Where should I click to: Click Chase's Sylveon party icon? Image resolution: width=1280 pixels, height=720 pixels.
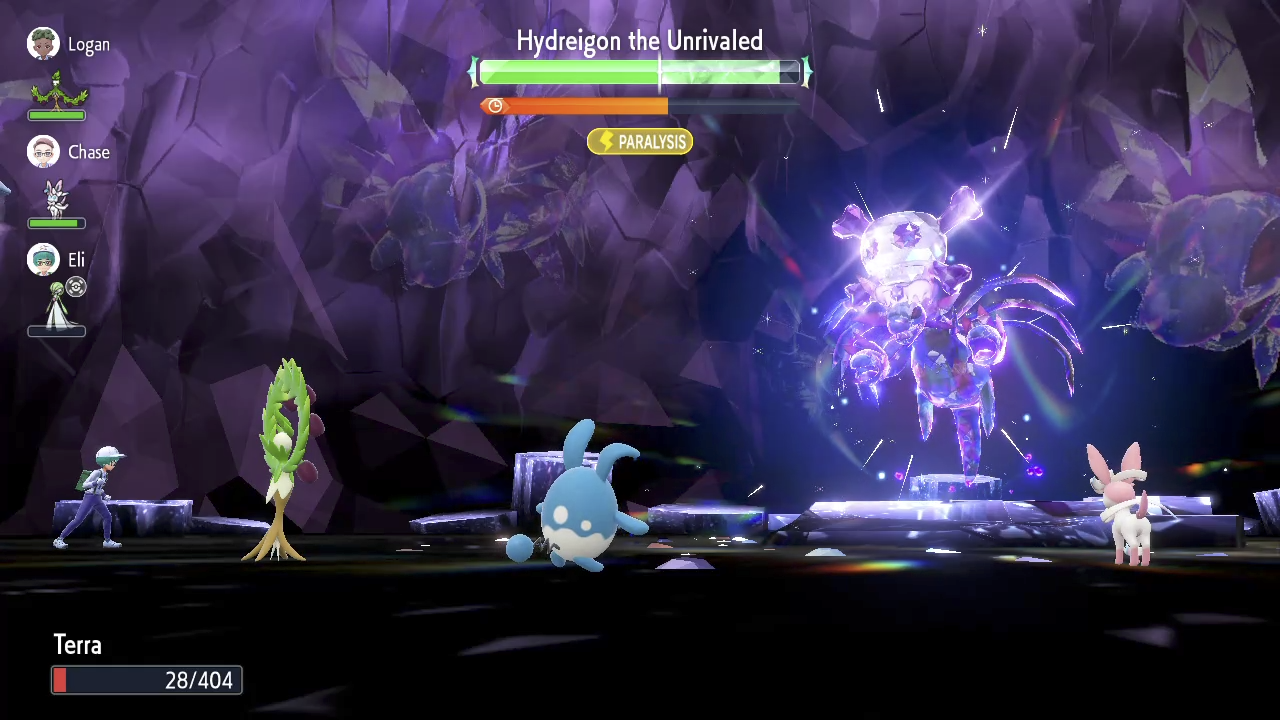57,198
